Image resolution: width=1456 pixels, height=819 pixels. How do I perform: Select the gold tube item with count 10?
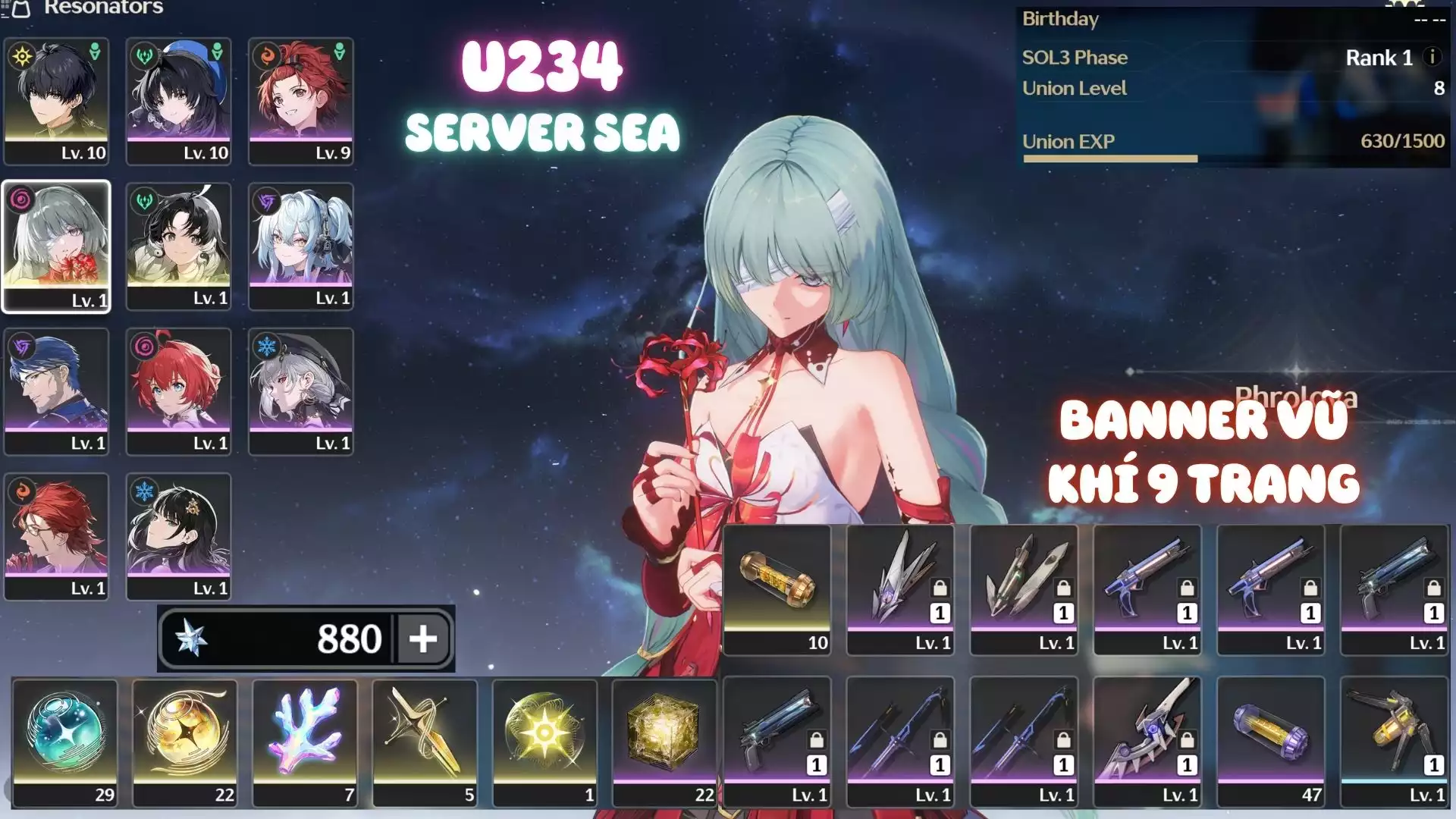pyautogui.click(x=777, y=589)
